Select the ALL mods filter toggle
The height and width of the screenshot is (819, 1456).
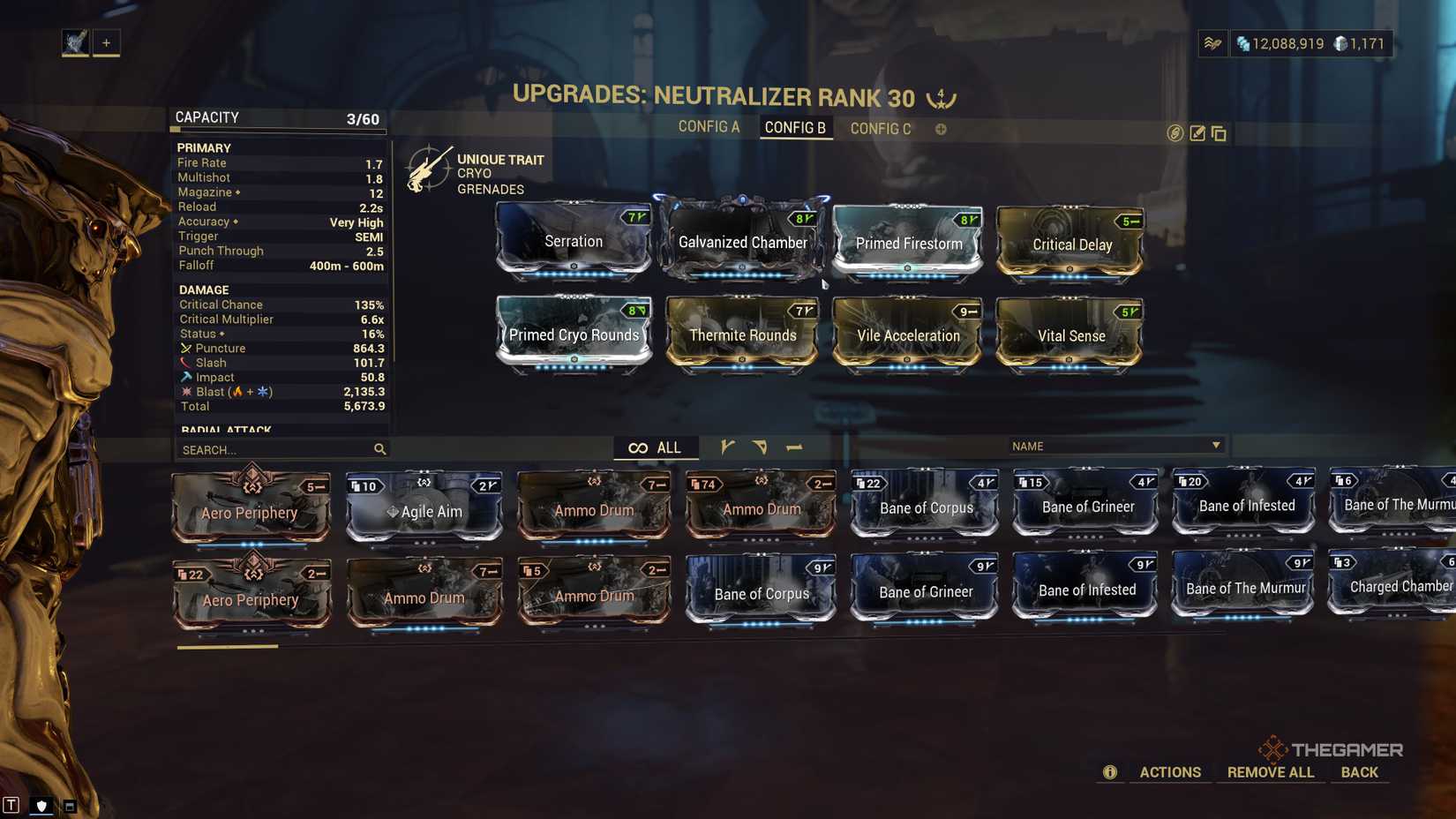click(656, 447)
